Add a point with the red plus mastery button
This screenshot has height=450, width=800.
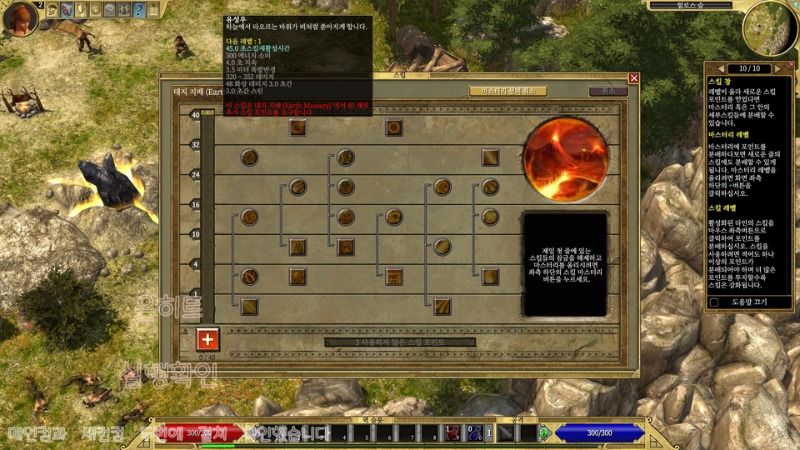pyautogui.click(x=208, y=339)
